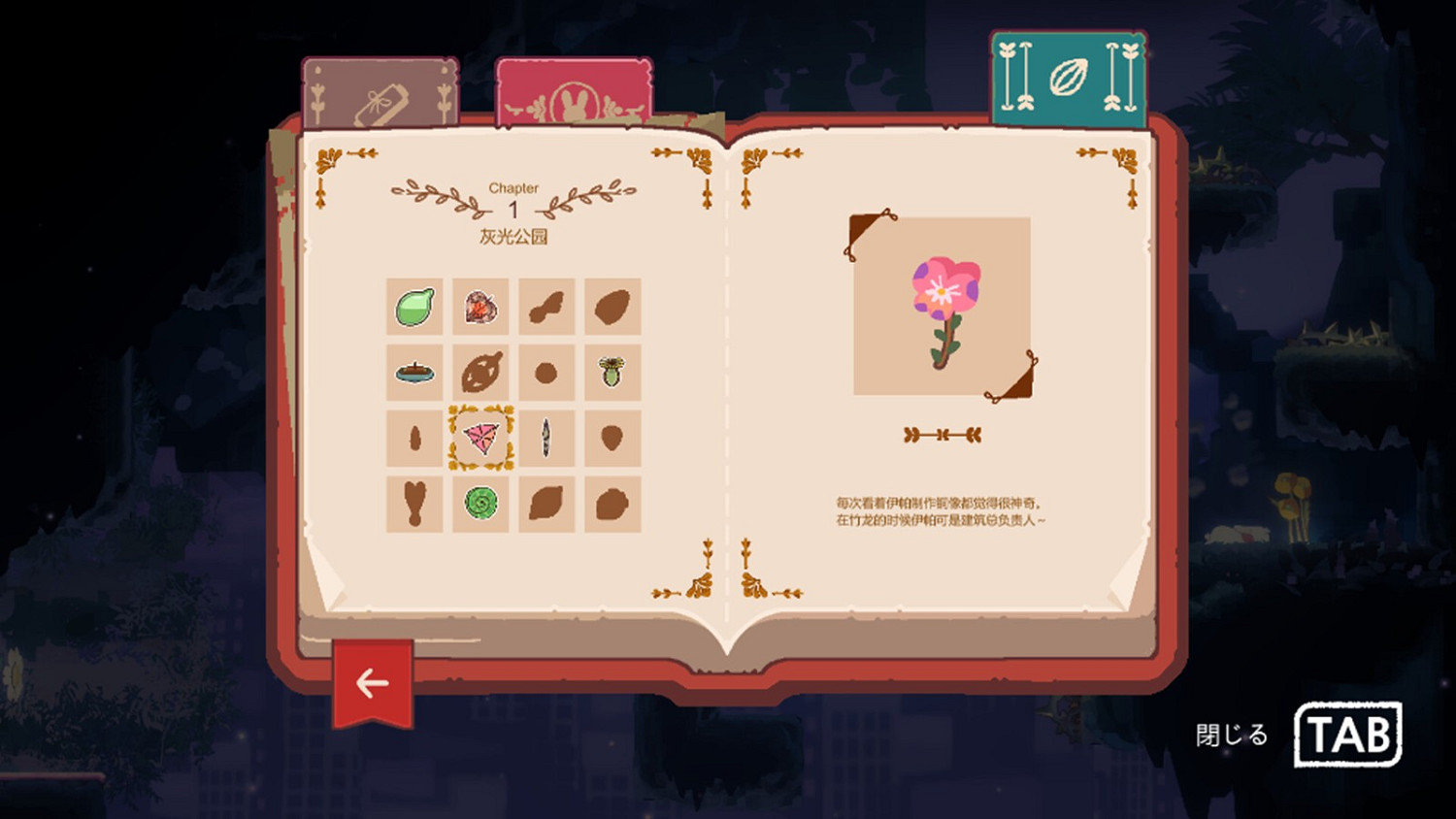View the heart-shaped autumn leaf collectible

point(481,308)
